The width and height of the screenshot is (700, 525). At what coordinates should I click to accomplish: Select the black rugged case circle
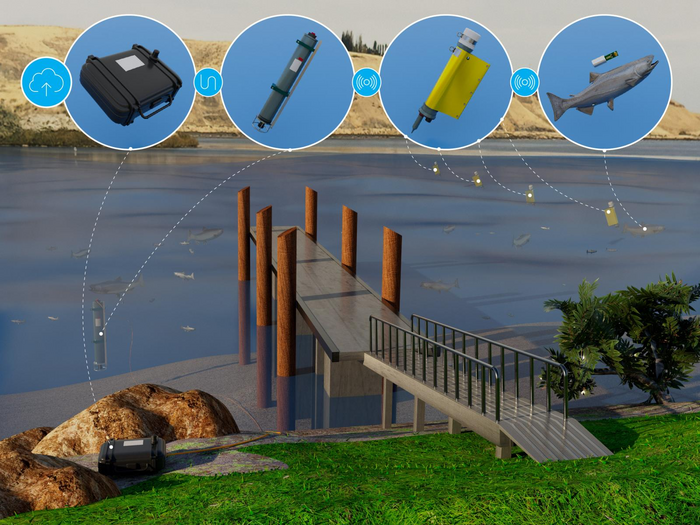129,83
